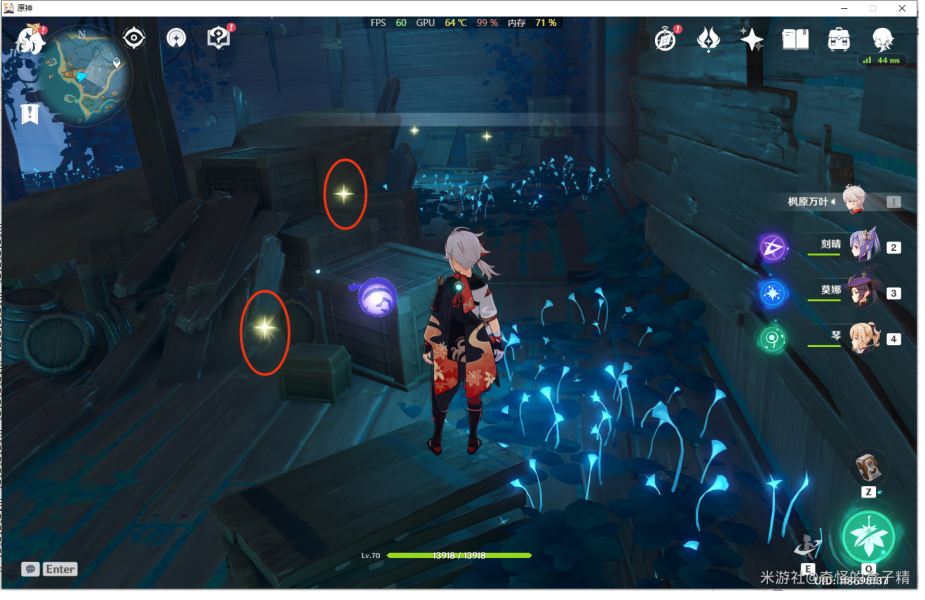Activate the Anemo elemental burst
This screenshot has width=925, height=600.
point(867,537)
